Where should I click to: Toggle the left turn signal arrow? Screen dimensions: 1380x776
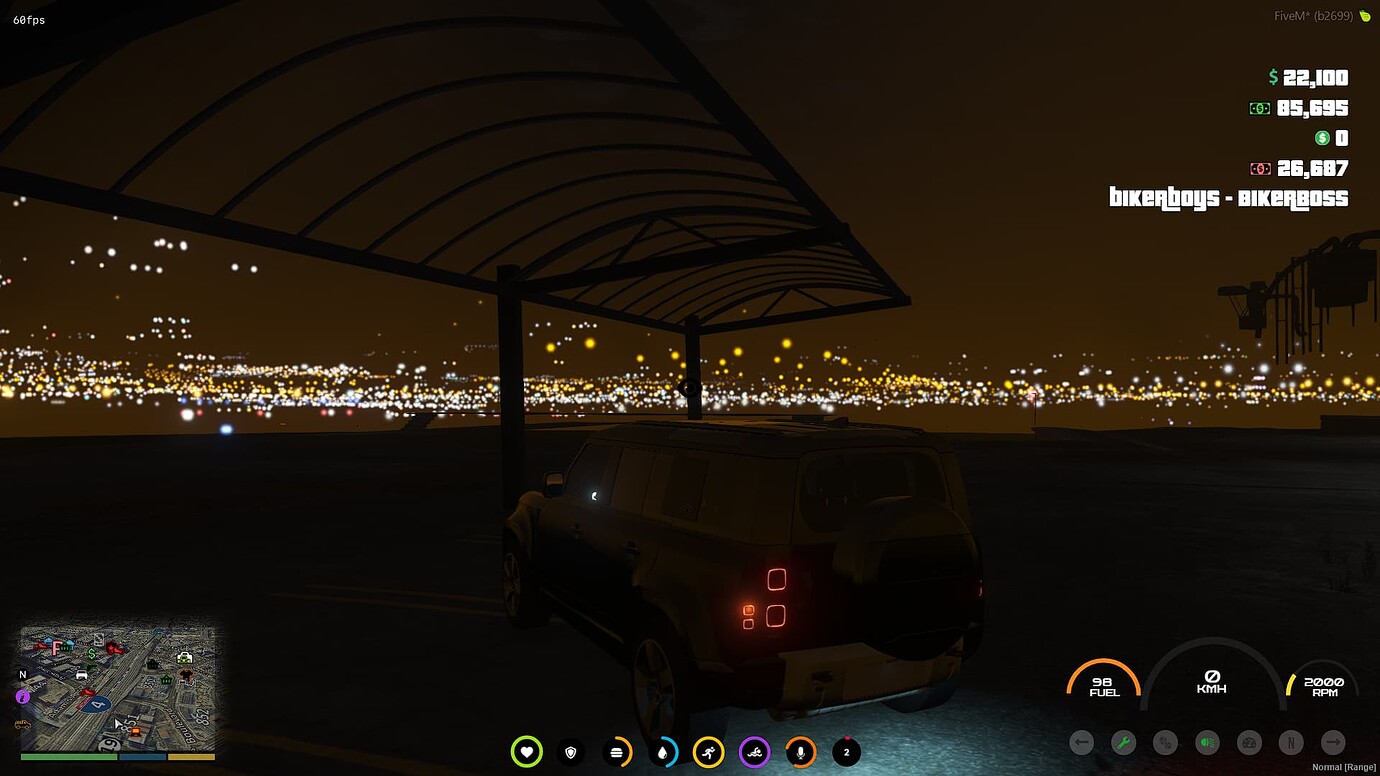tap(1081, 742)
